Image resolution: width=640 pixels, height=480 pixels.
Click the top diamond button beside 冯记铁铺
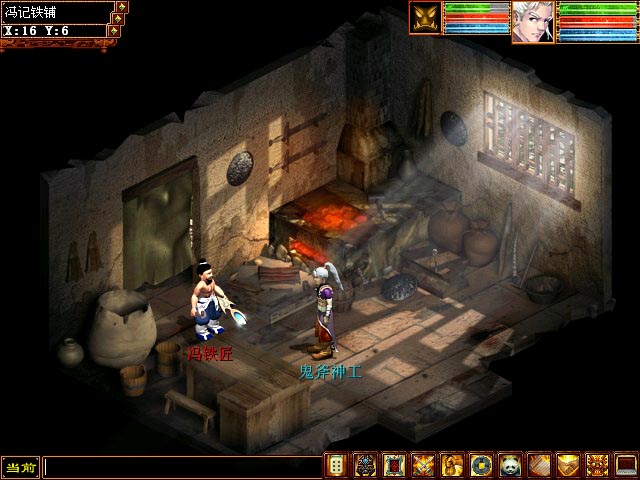(x=122, y=6)
